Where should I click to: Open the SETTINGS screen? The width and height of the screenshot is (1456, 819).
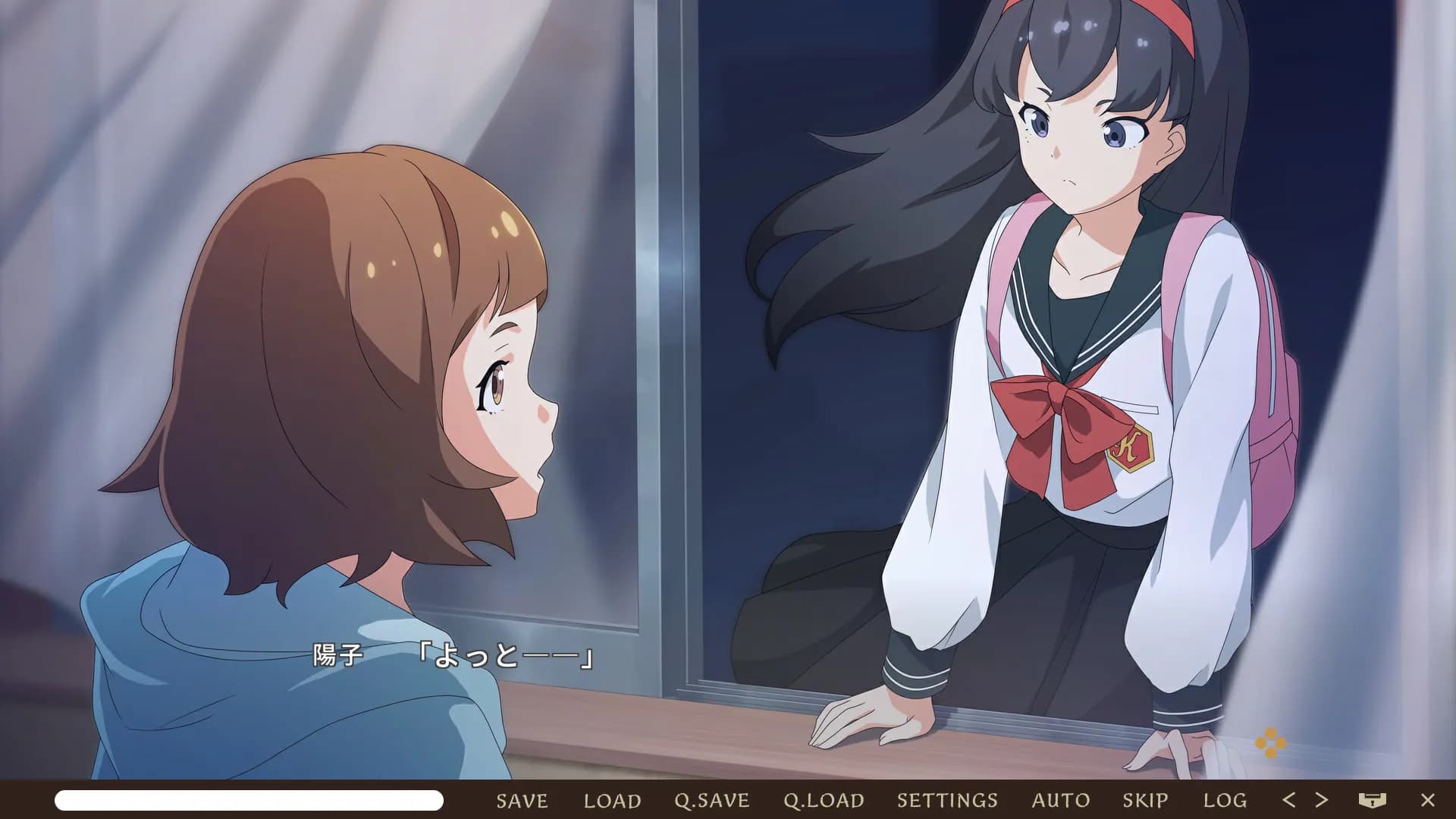[947, 800]
